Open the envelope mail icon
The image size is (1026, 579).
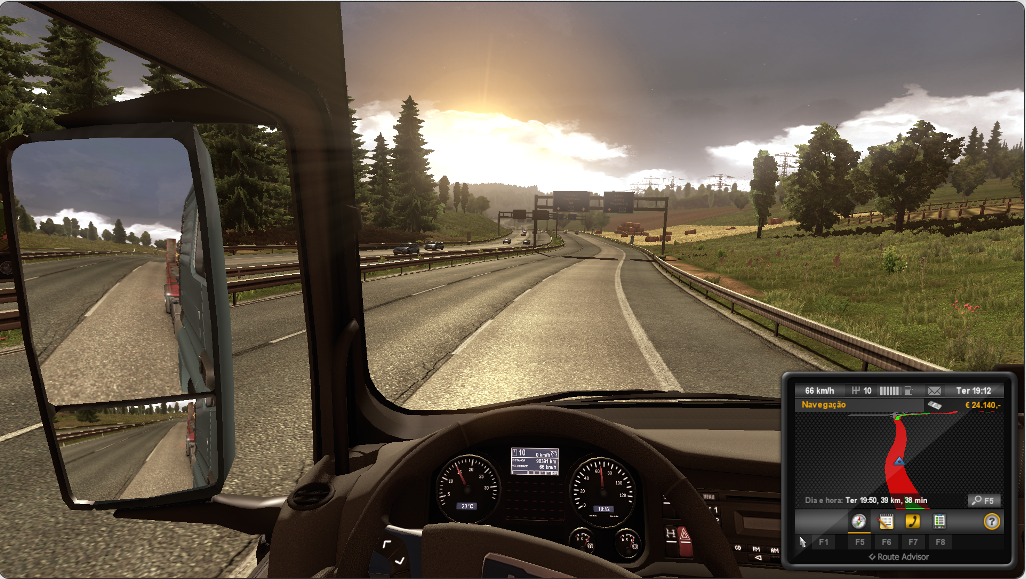click(934, 390)
